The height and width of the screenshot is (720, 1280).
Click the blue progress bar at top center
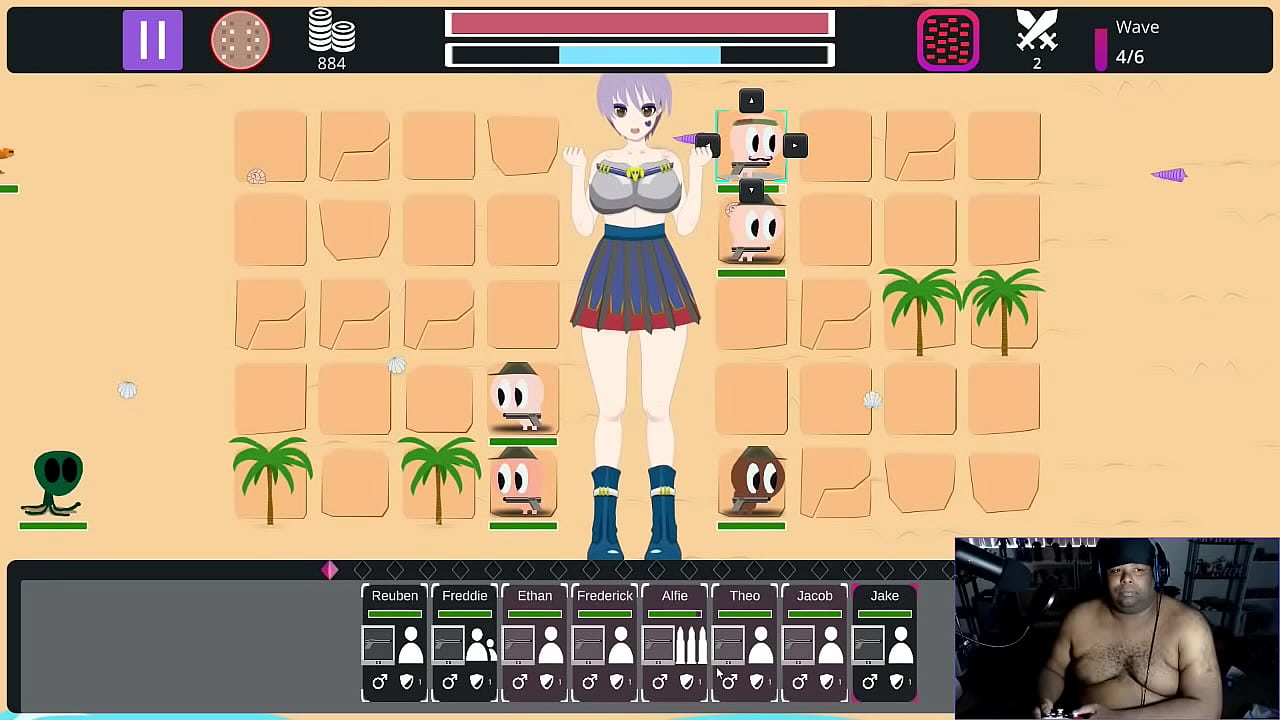640,56
